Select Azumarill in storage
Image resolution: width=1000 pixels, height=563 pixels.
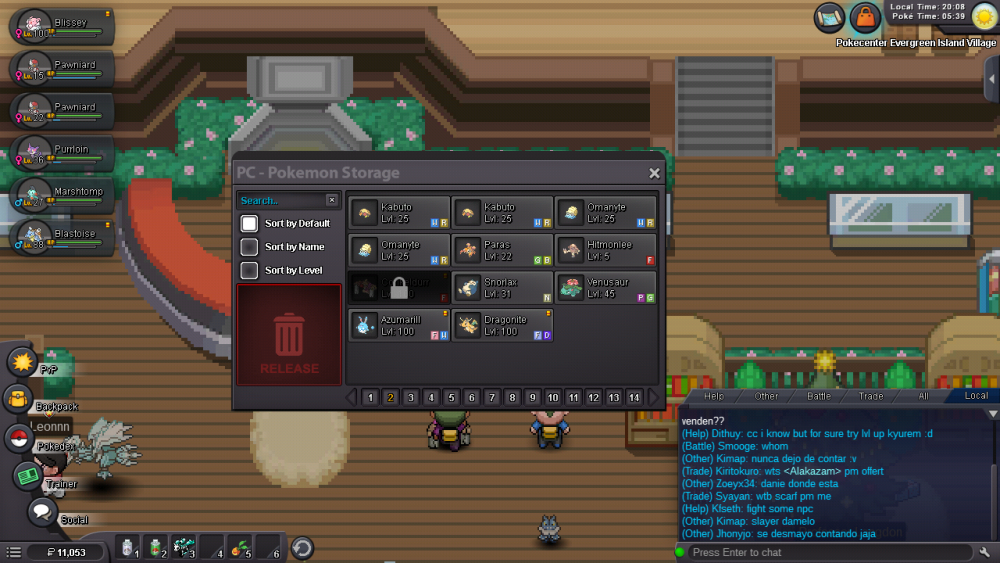[x=399, y=325]
